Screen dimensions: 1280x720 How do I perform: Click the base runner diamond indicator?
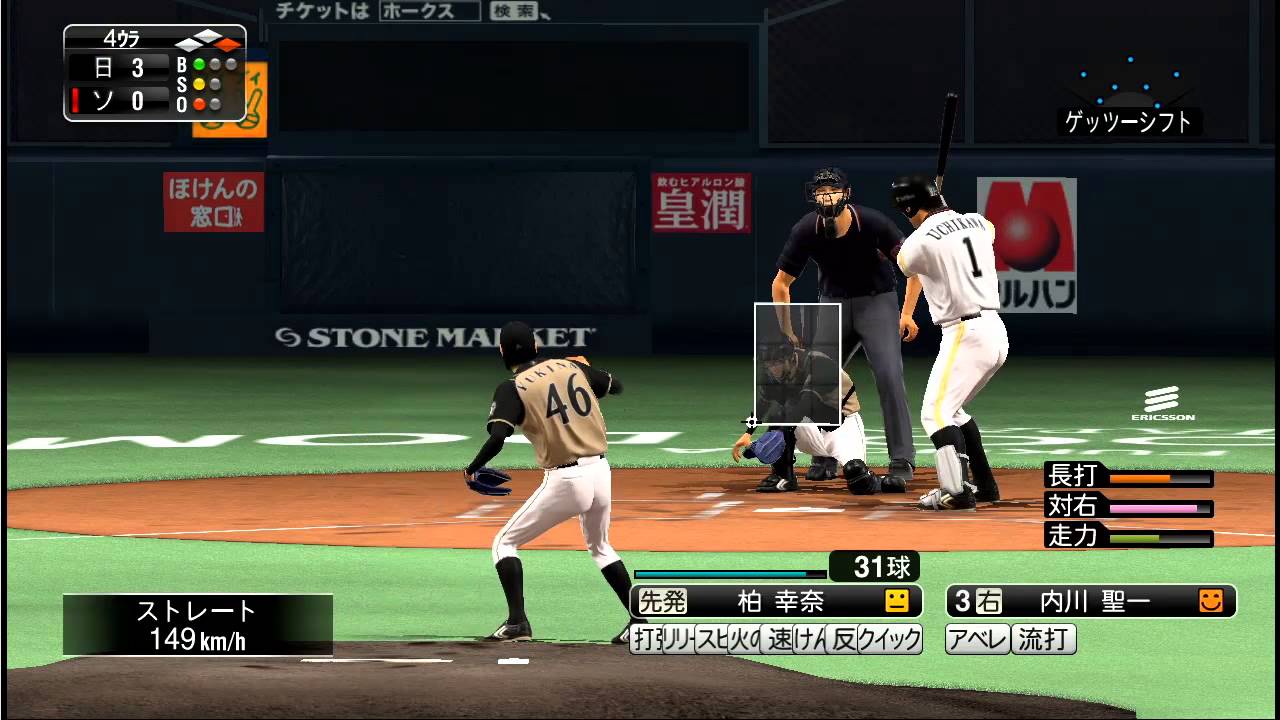coord(208,41)
